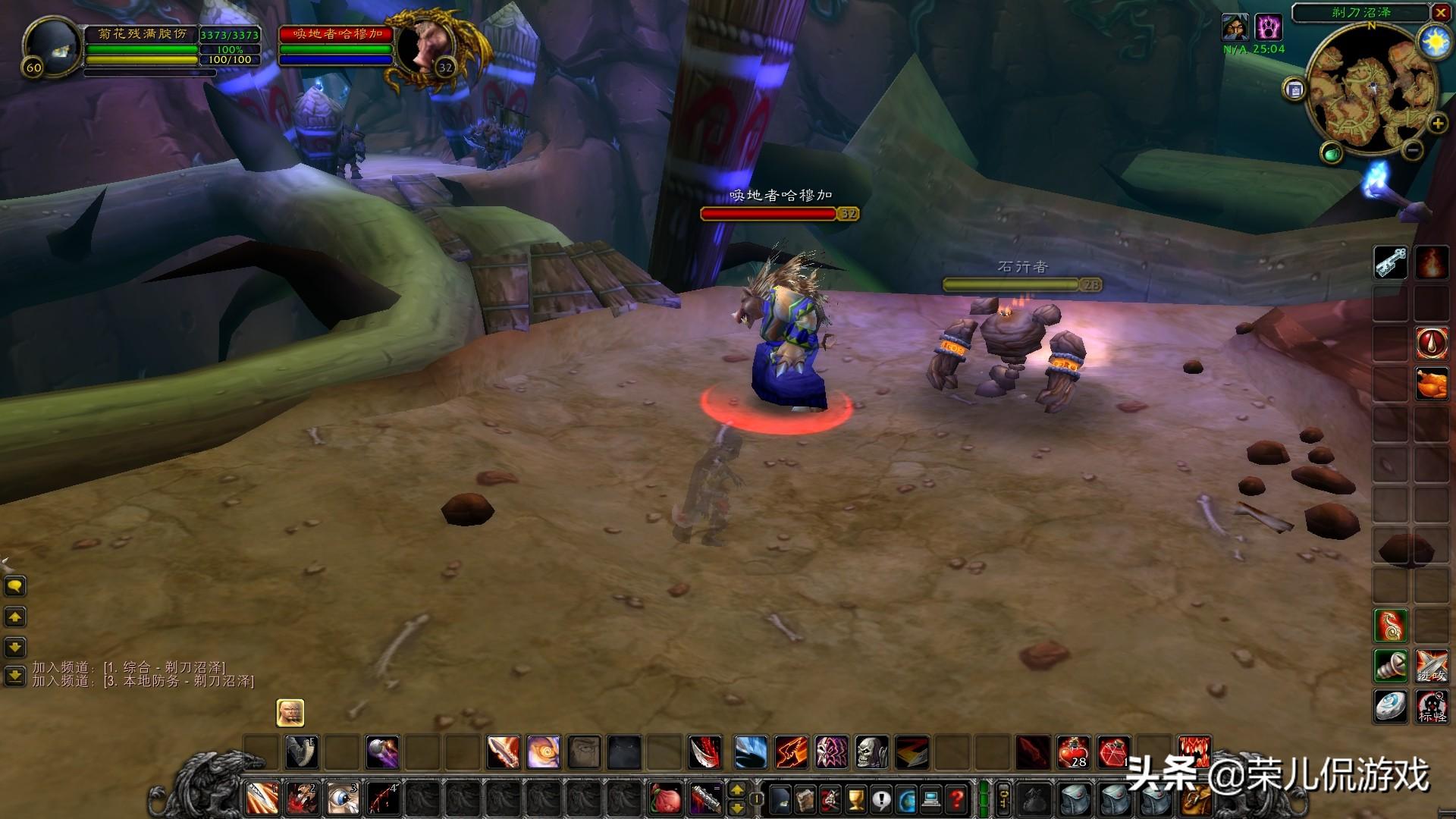The width and height of the screenshot is (1456, 819).
Task: Zoom out the minimap
Action: tap(1412, 150)
